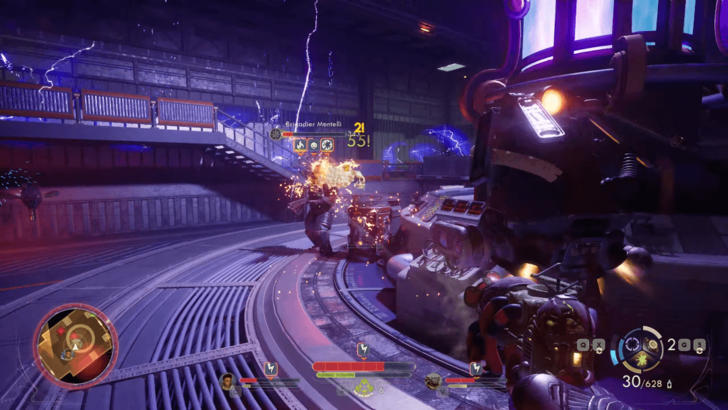
Task: Select the left companion portrait
Action: click(228, 380)
